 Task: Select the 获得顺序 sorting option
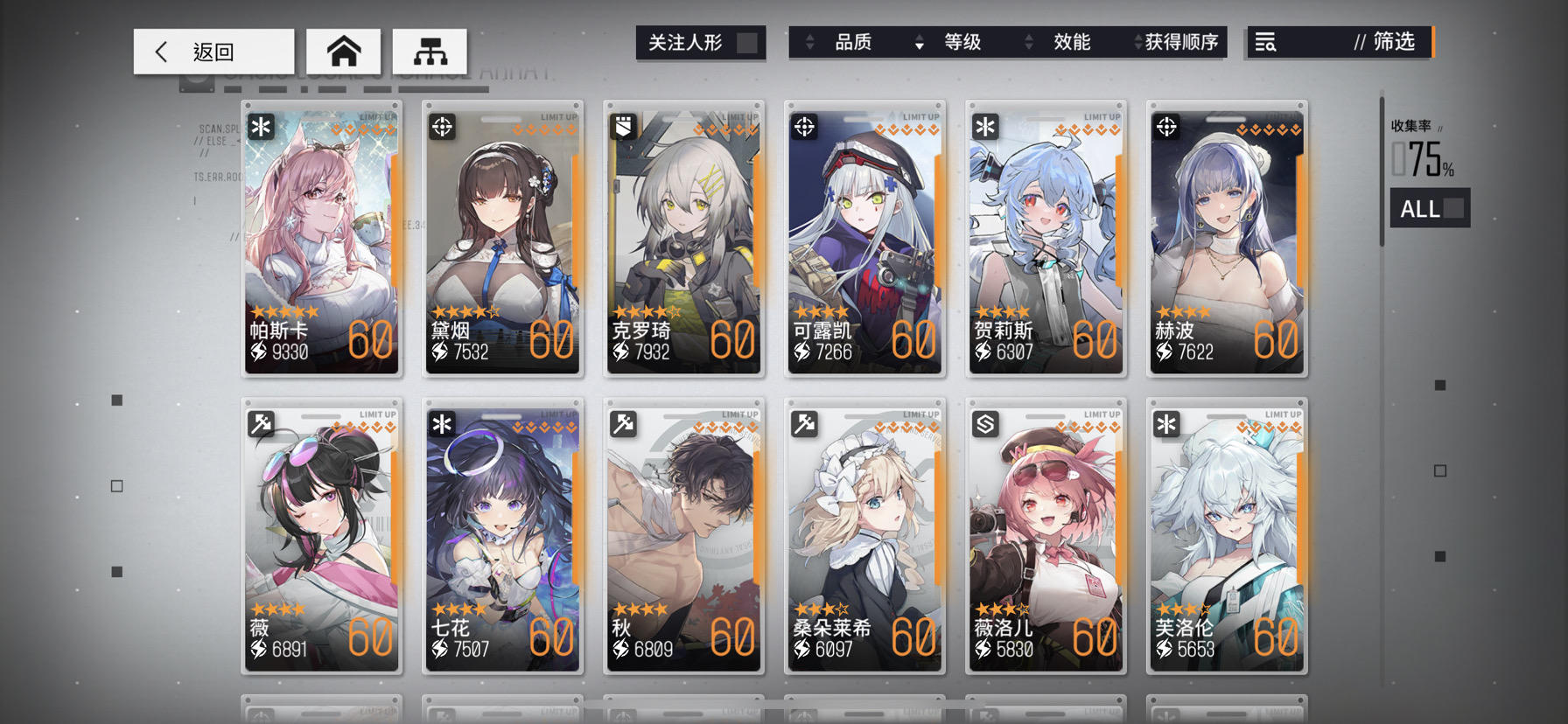[x=1181, y=41]
